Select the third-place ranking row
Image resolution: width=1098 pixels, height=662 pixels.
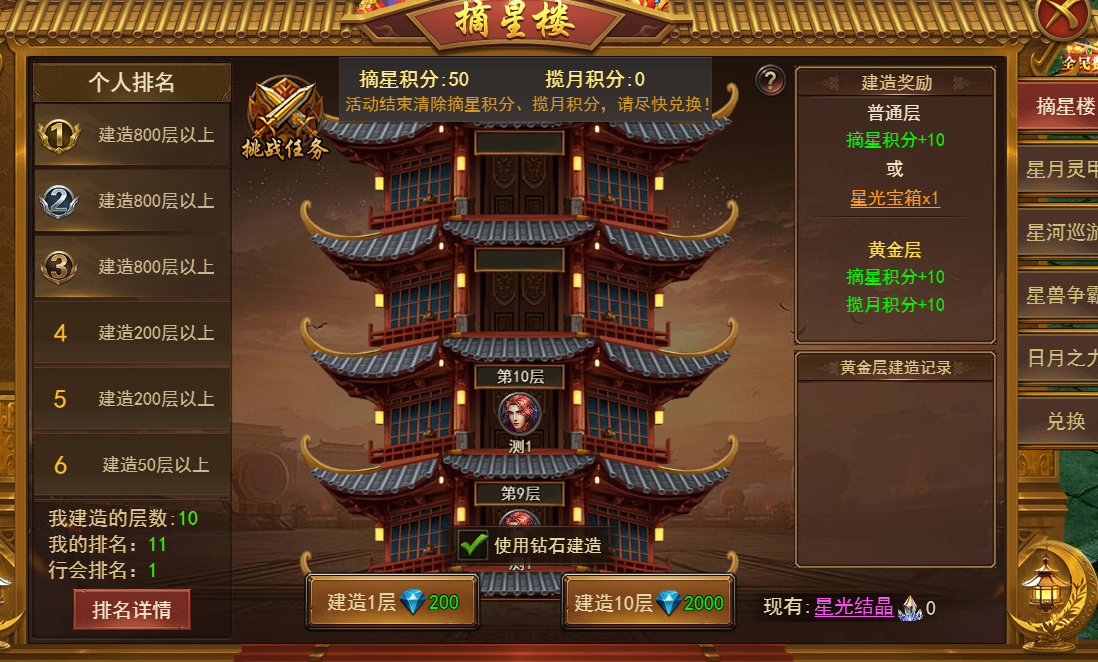coord(132,267)
